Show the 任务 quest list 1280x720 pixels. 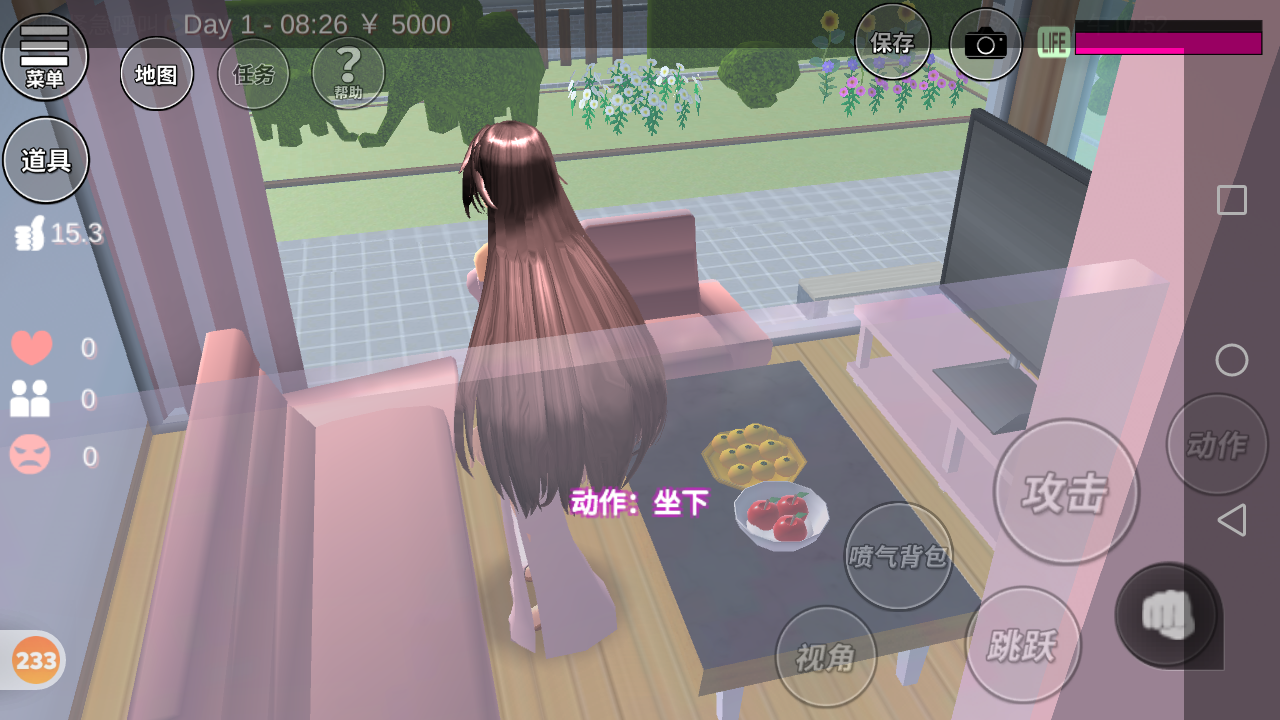[253, 74]
